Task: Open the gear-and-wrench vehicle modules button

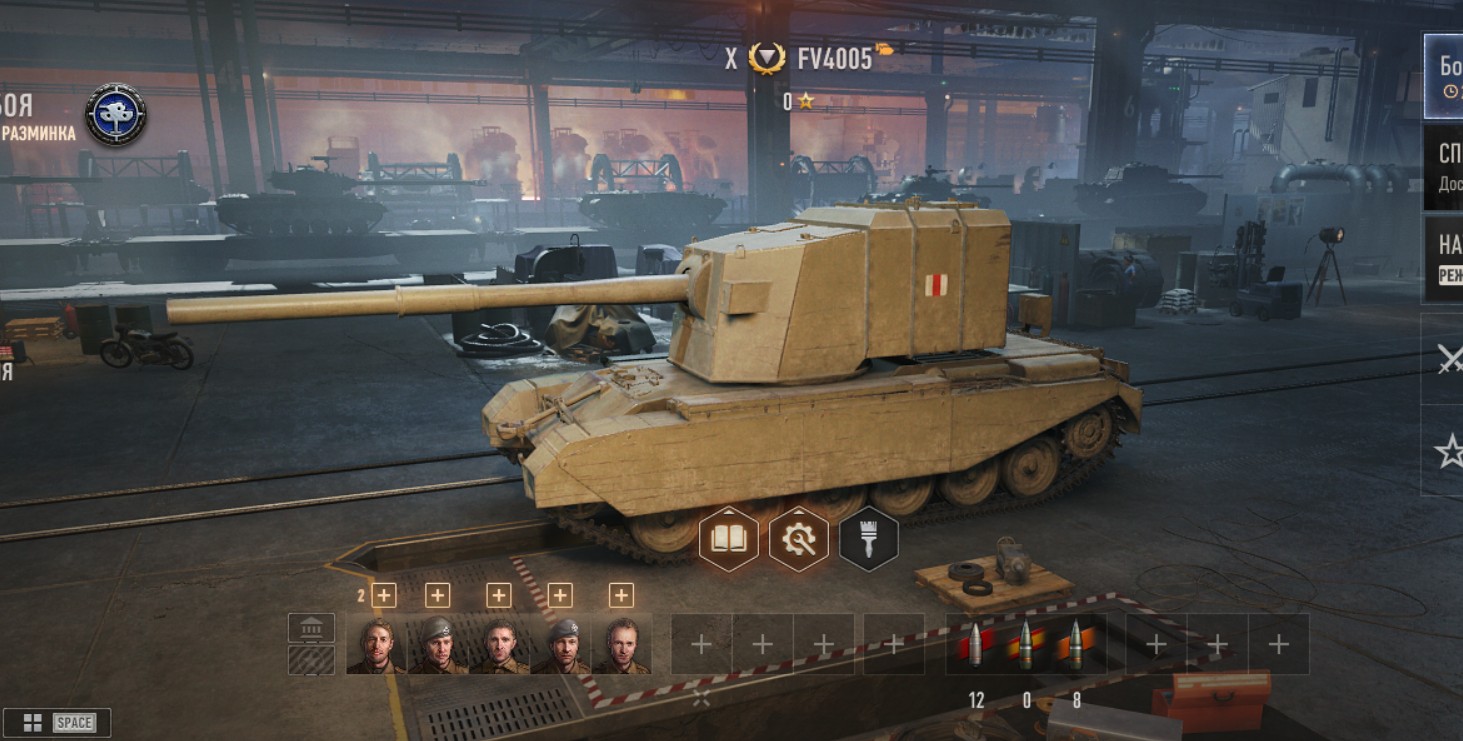Action: pos(798,540)
